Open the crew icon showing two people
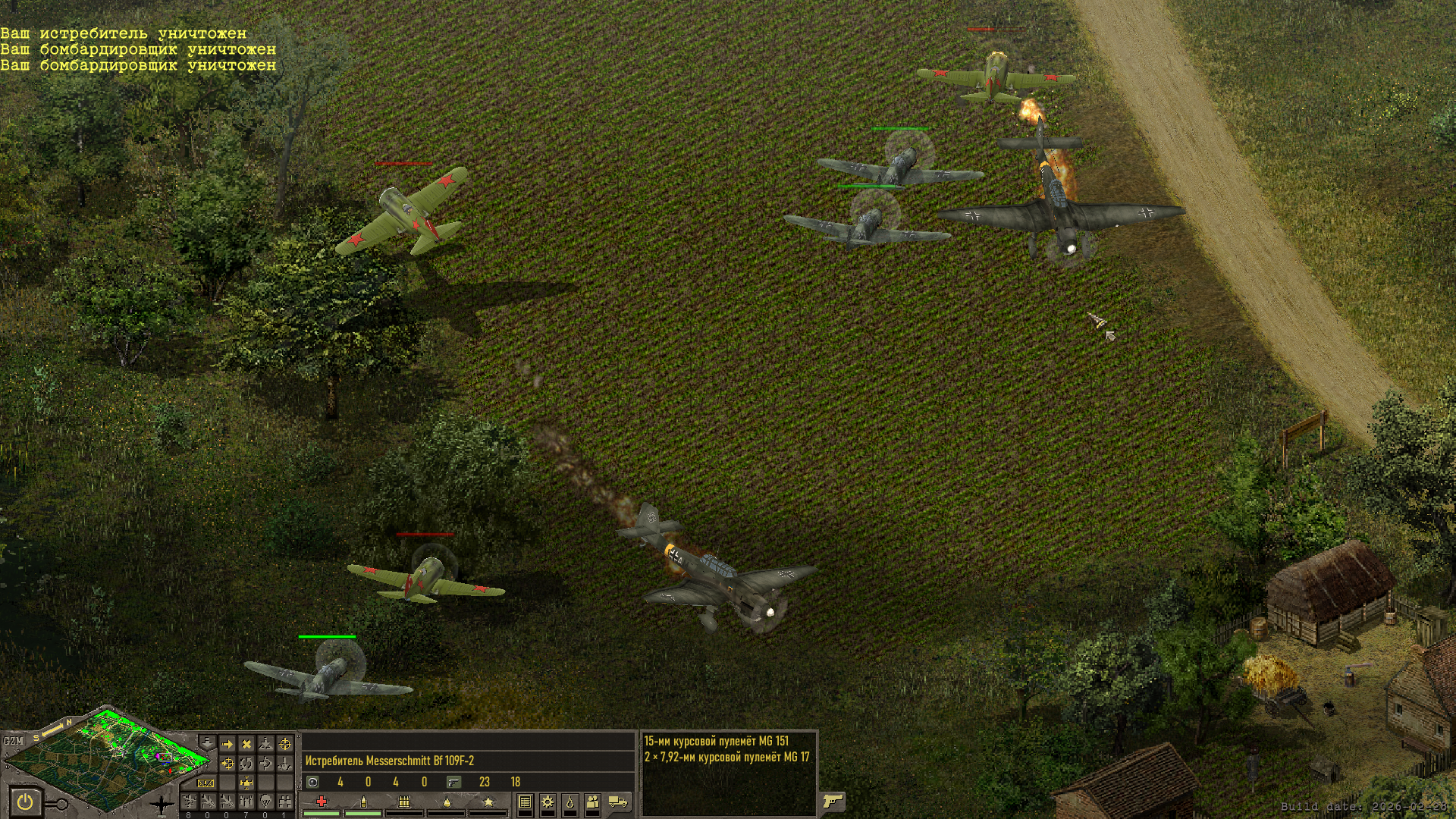 point(592,802)
